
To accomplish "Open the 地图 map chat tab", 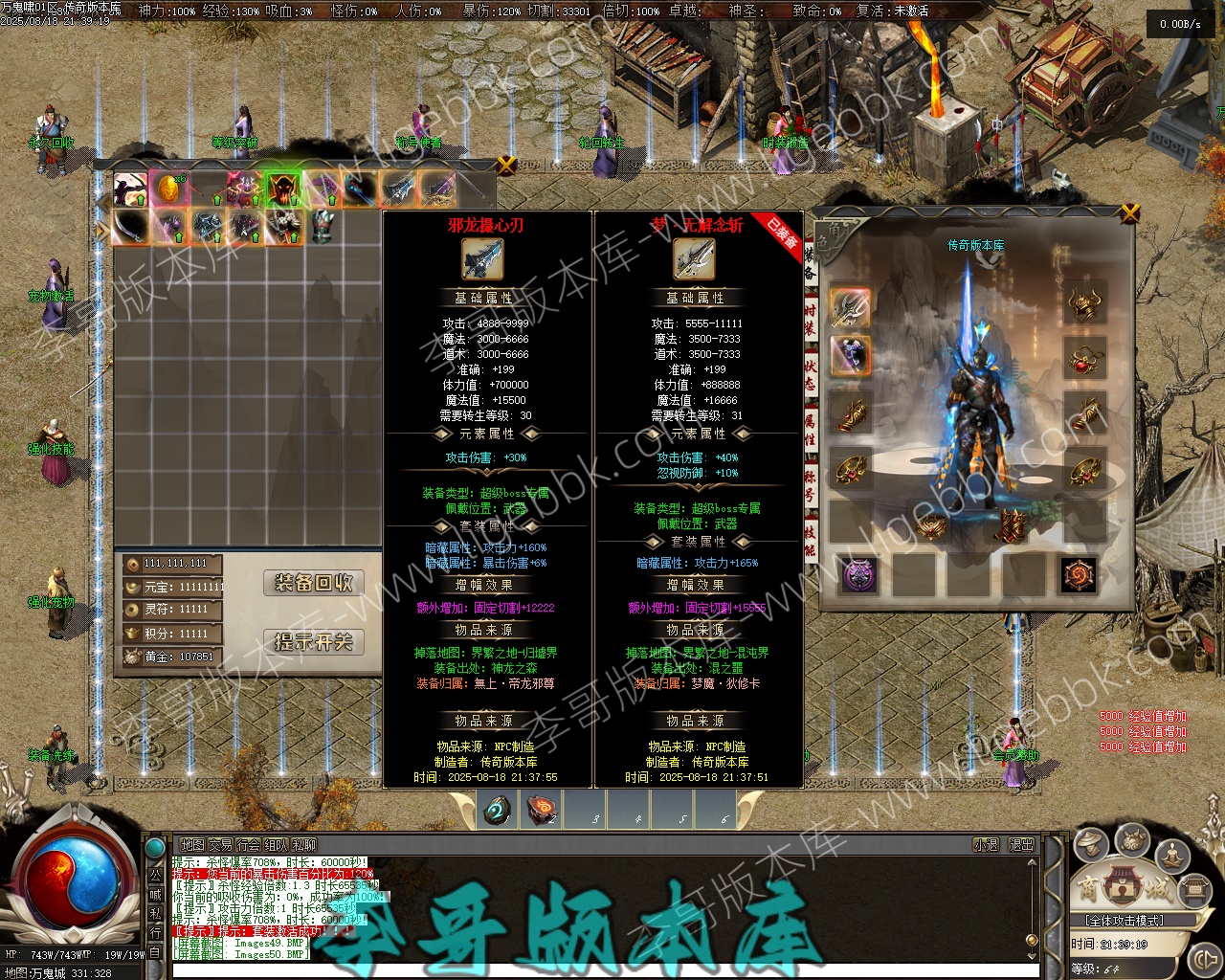I will click(x=192, y=845).
